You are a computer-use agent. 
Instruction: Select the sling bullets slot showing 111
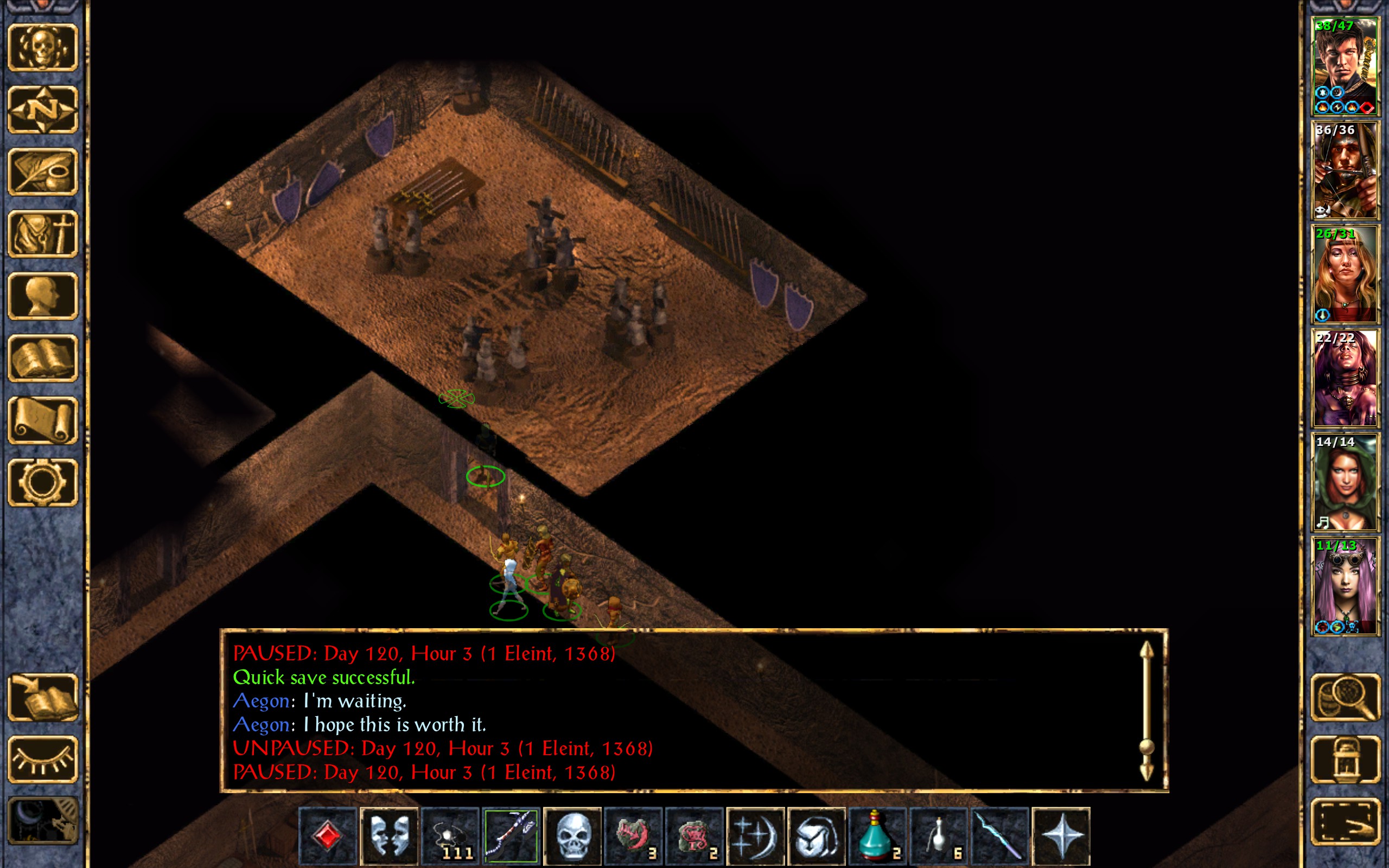[x=450, y=836]
